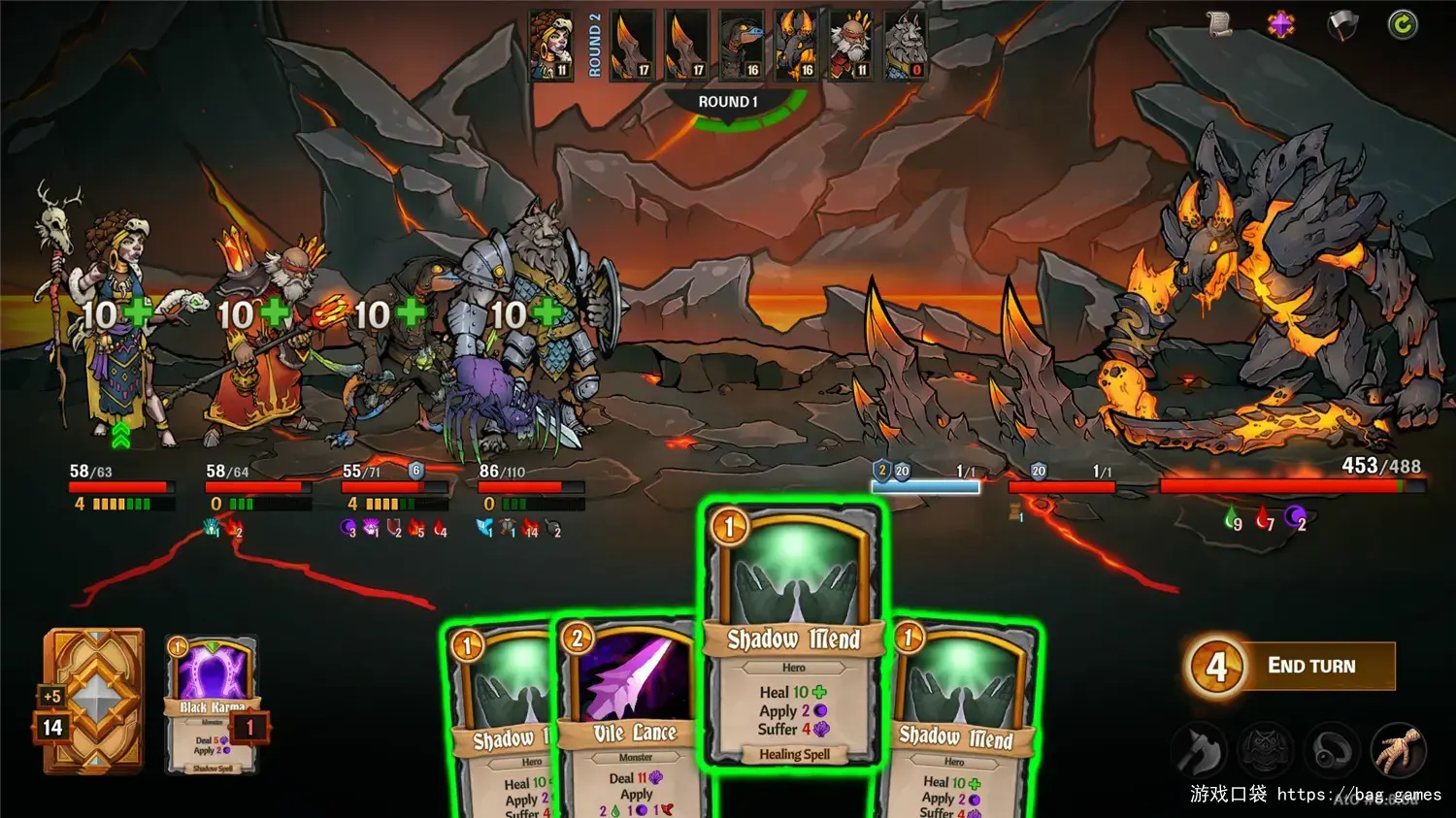Use the voodoo doll item
The height and width of the screenshot is (818, 1456).
[x=1399, y=749]
